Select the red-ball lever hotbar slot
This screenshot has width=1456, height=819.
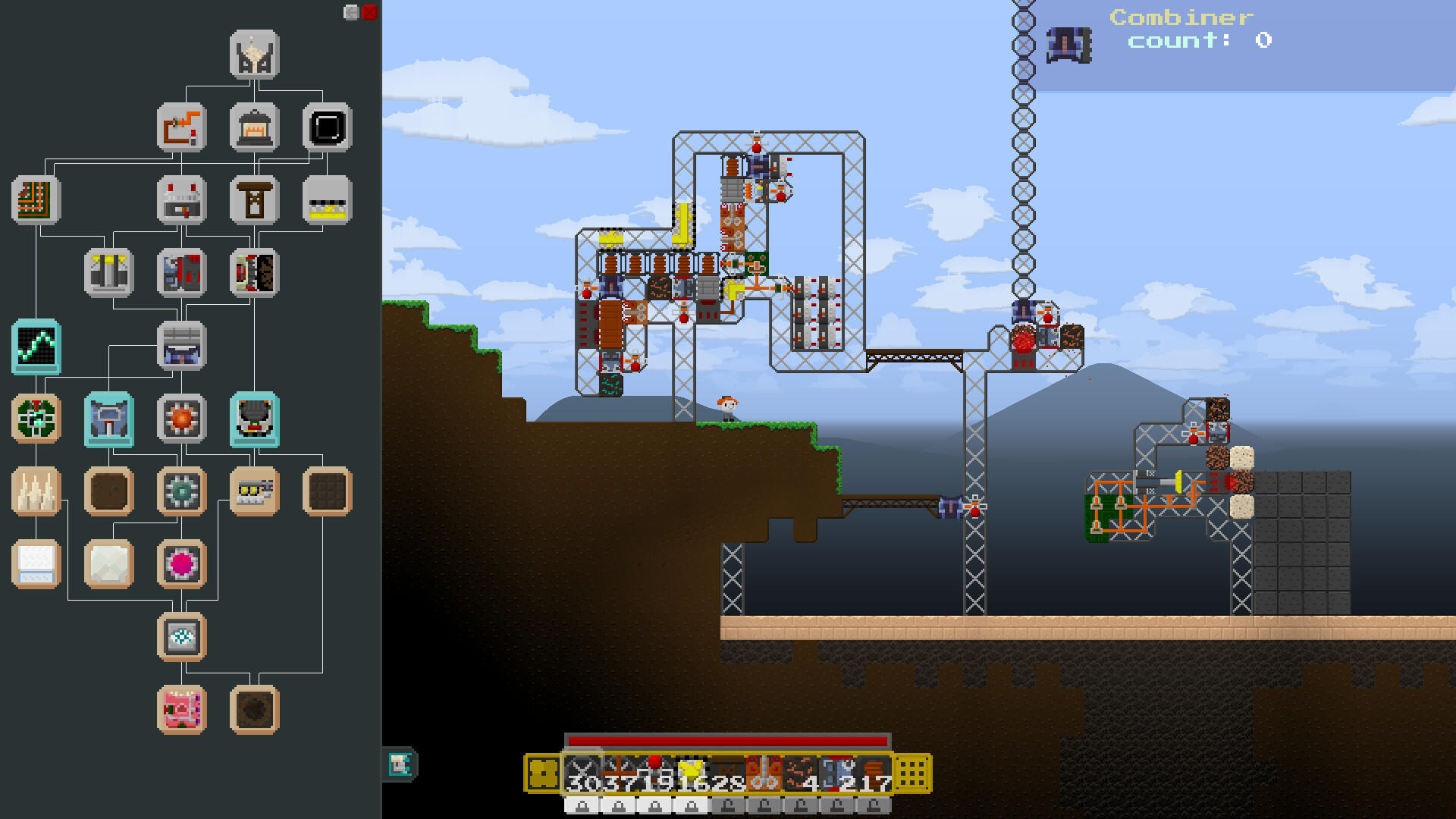click(x=655, y=773)
